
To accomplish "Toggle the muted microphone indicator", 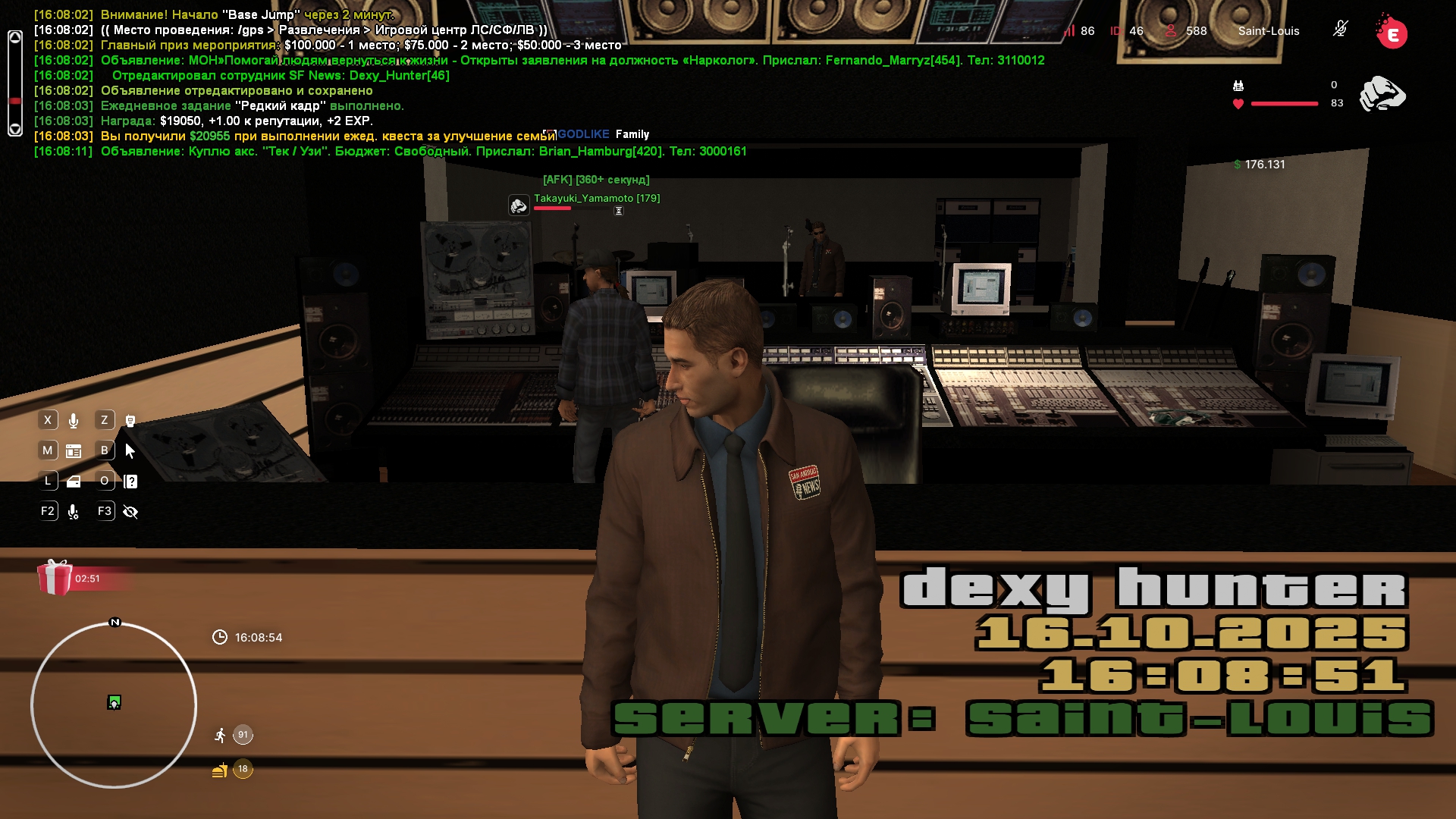I will (1340, 30).
